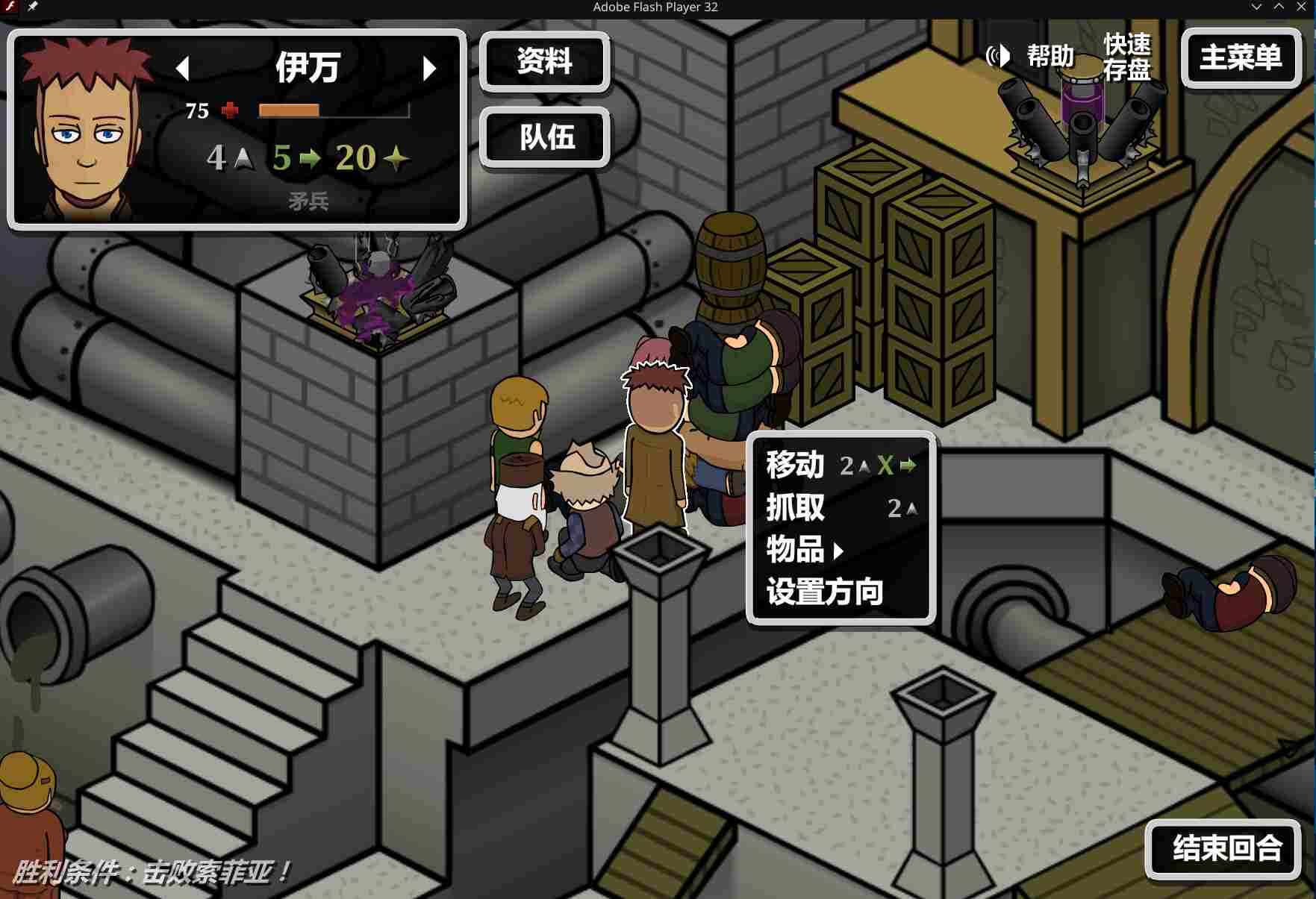Select next unit with right portrait arrow
This screenshot has width=1316, height=899.
tap(428, 68)
